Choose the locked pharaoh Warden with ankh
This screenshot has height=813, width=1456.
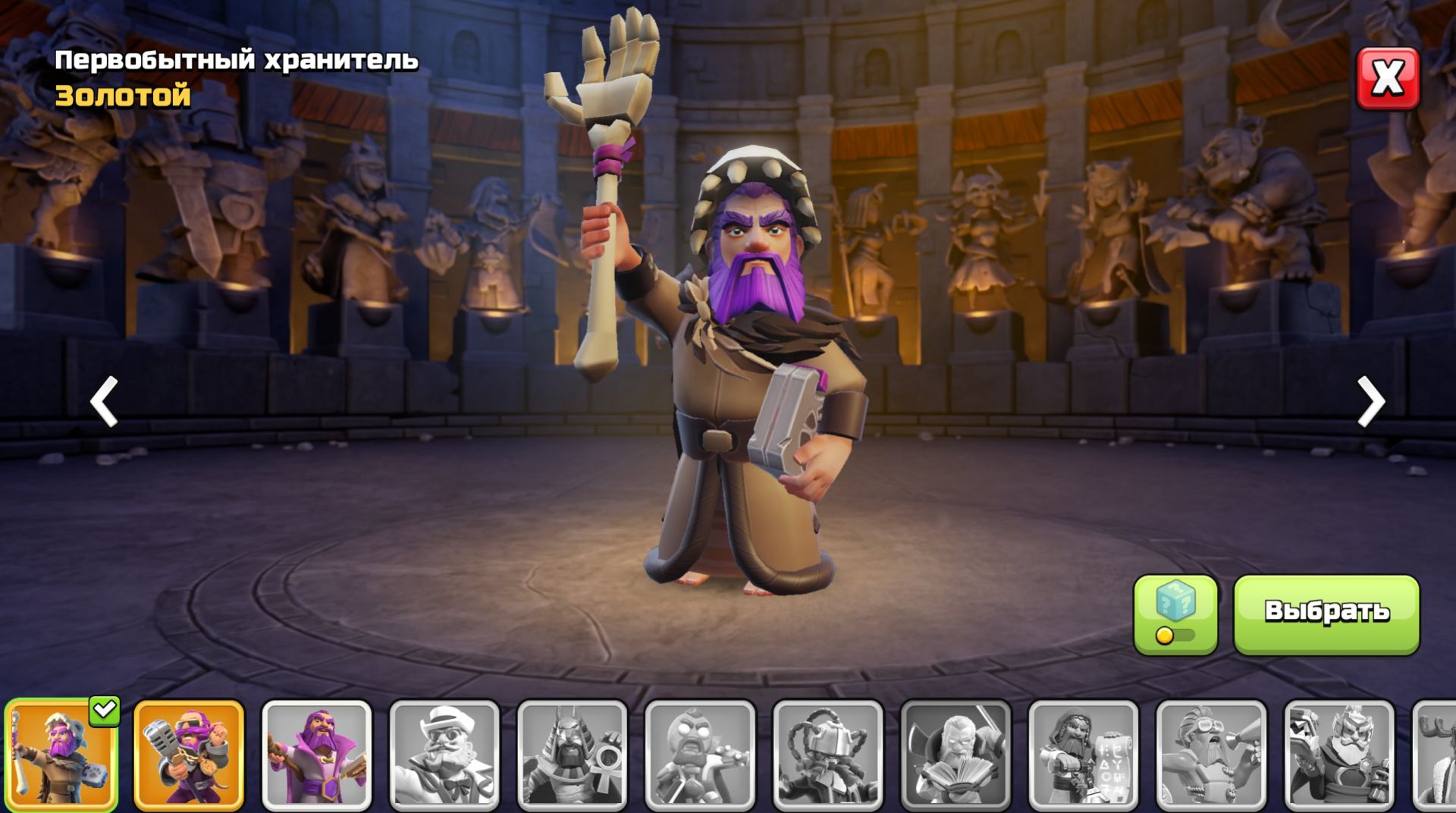573,755
